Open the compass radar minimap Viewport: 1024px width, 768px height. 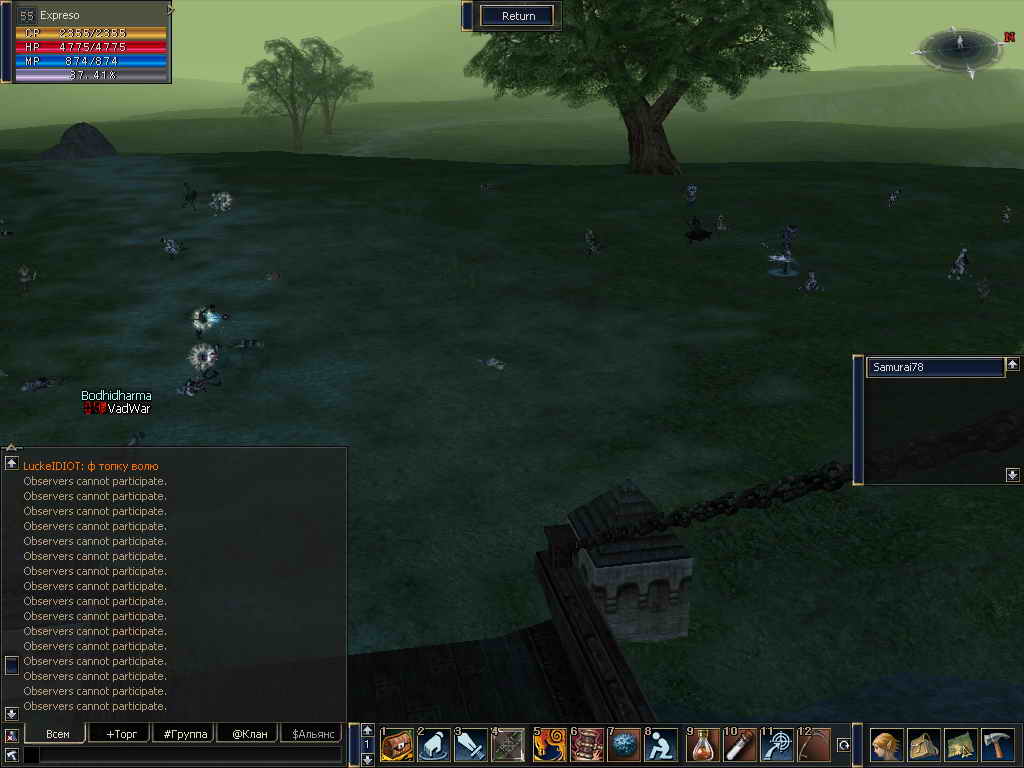point(959,51)
